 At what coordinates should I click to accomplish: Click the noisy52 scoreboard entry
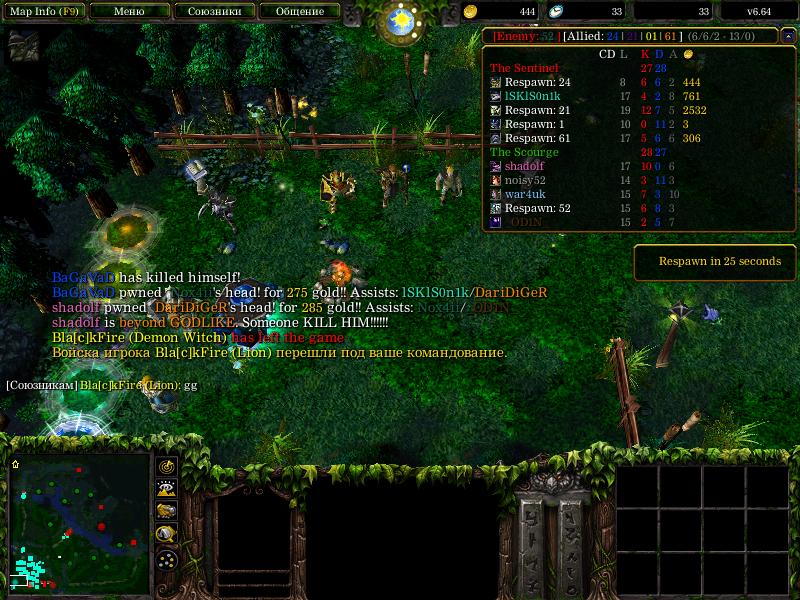coord(524,180)
